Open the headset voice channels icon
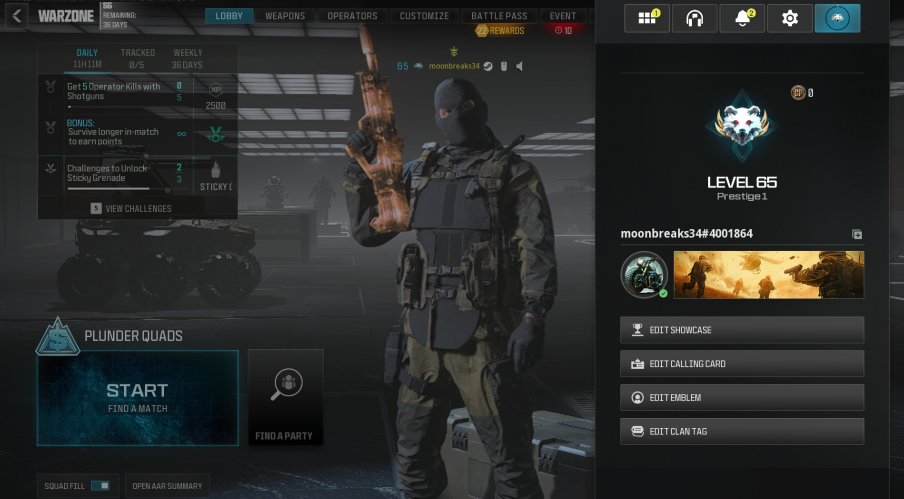 pos(694,18)
